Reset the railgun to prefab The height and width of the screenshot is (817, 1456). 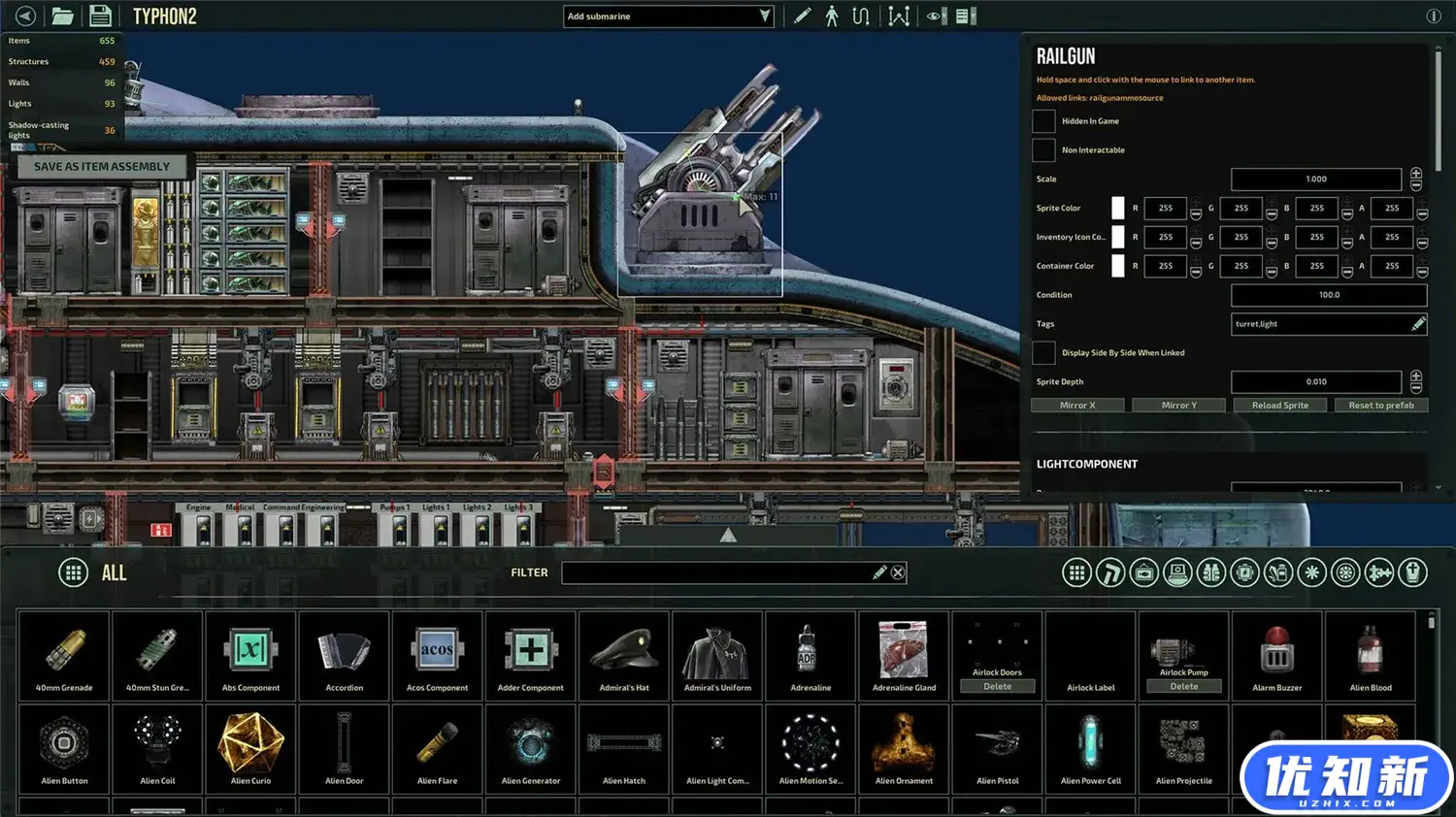[1380, 406]
